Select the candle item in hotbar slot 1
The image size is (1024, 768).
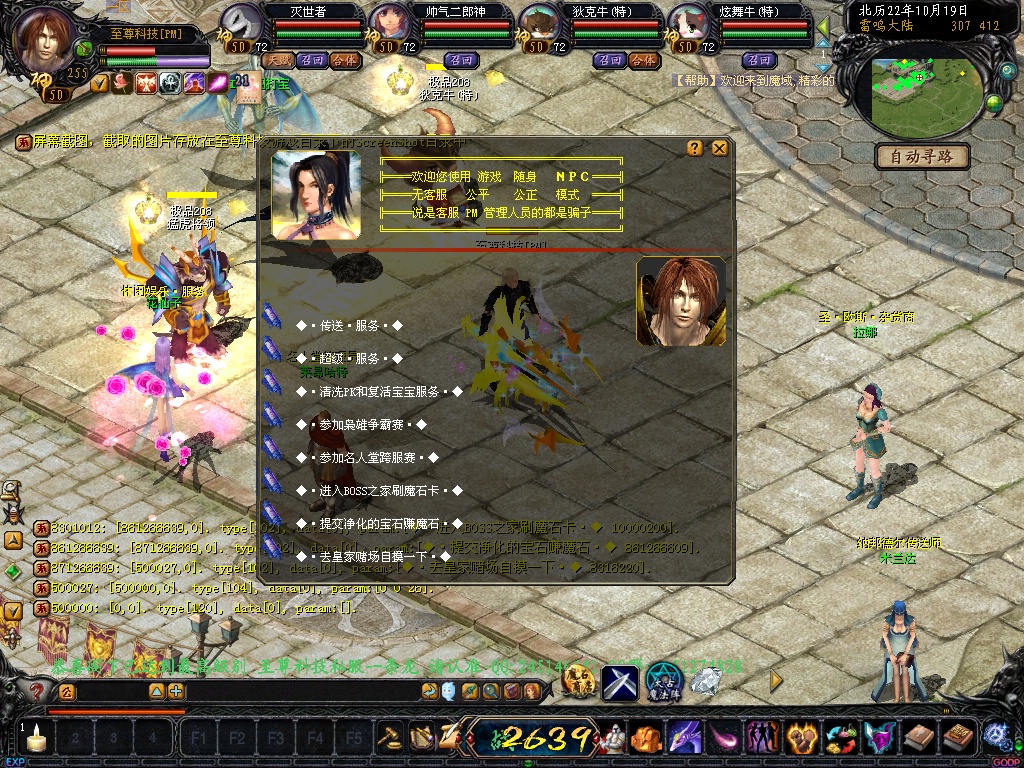tap(37, 739)
